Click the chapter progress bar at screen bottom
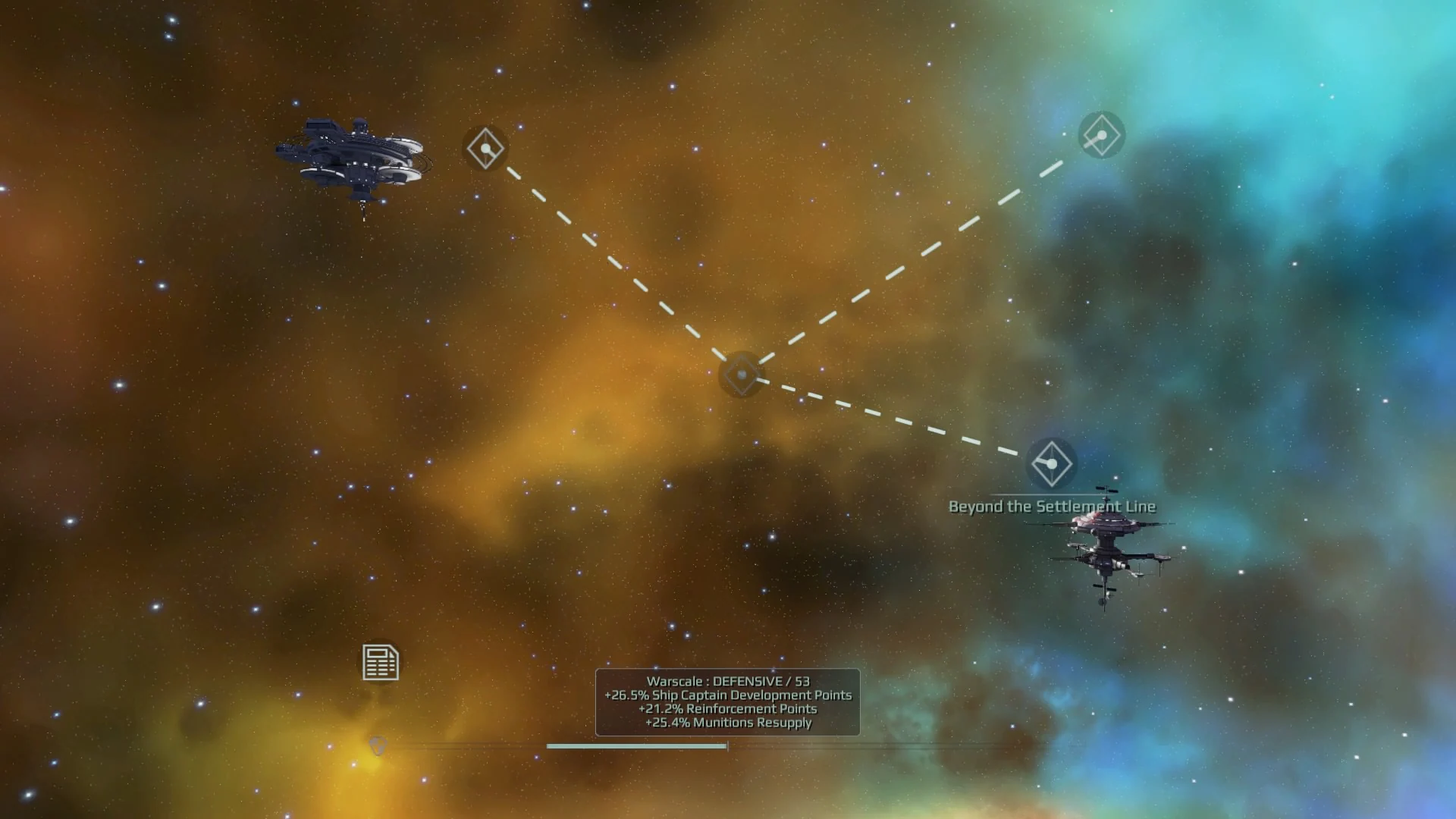The width and height of the screenshot is (1456, 819). (x=637, y=746)
